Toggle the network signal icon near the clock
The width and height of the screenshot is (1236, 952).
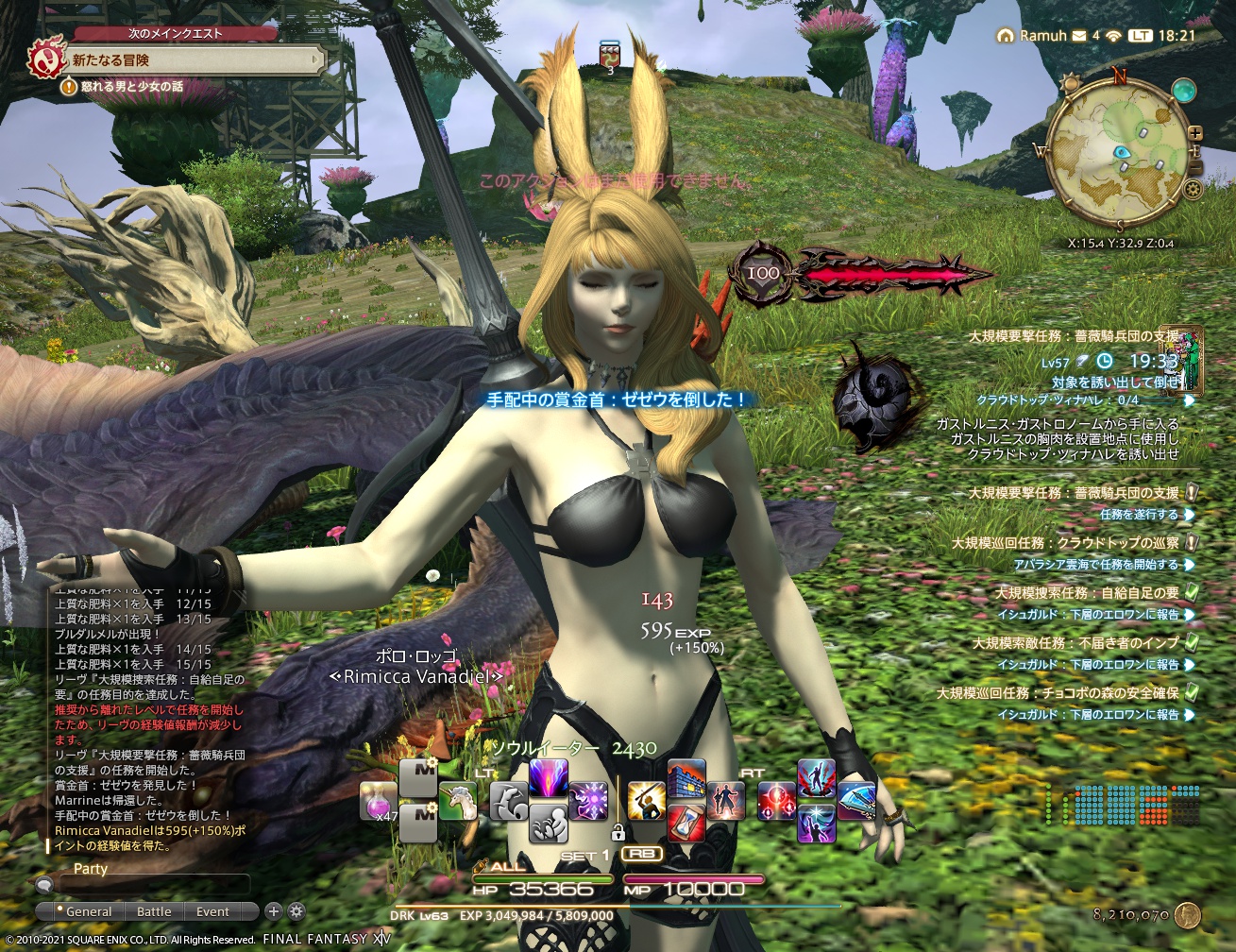[x=1113, y=36]
